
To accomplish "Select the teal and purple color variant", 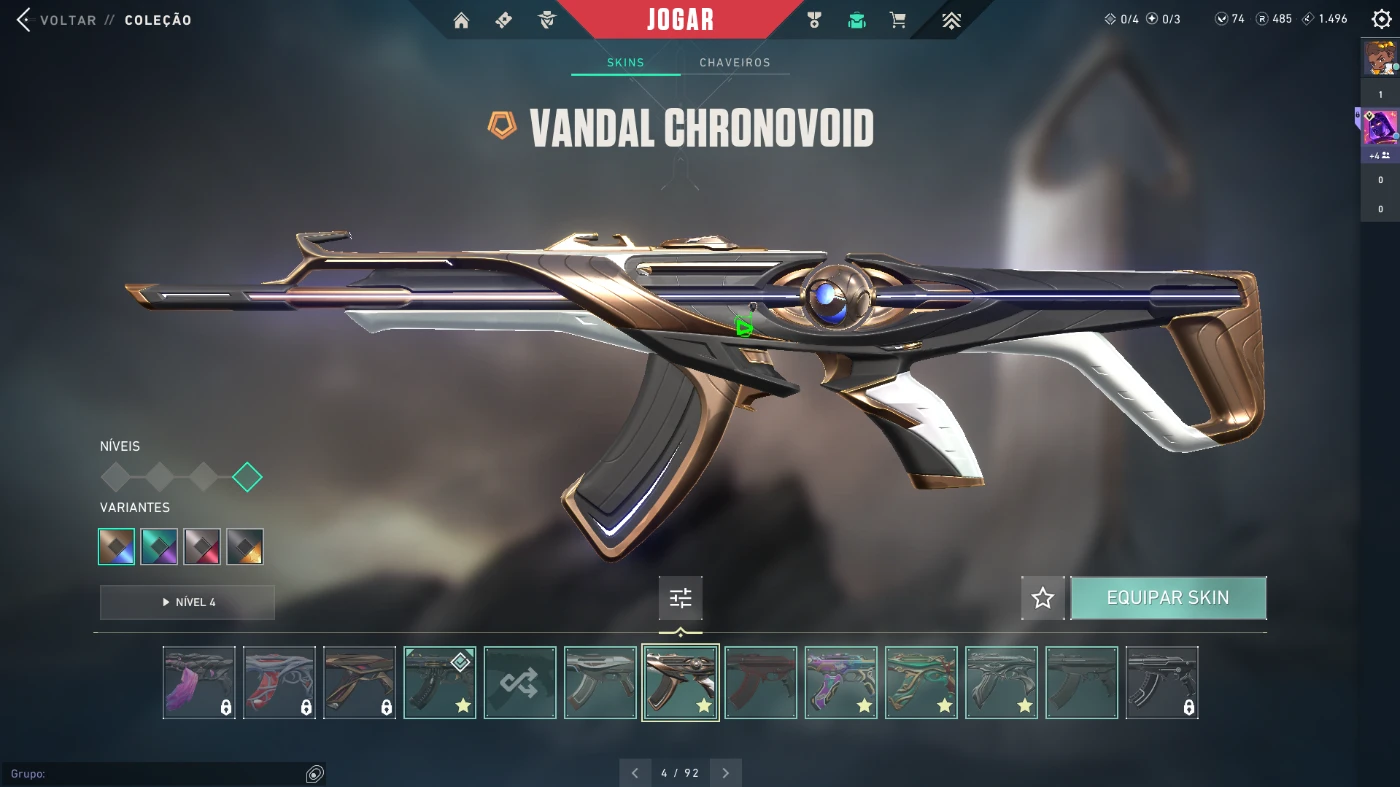I will click(159, 547).
